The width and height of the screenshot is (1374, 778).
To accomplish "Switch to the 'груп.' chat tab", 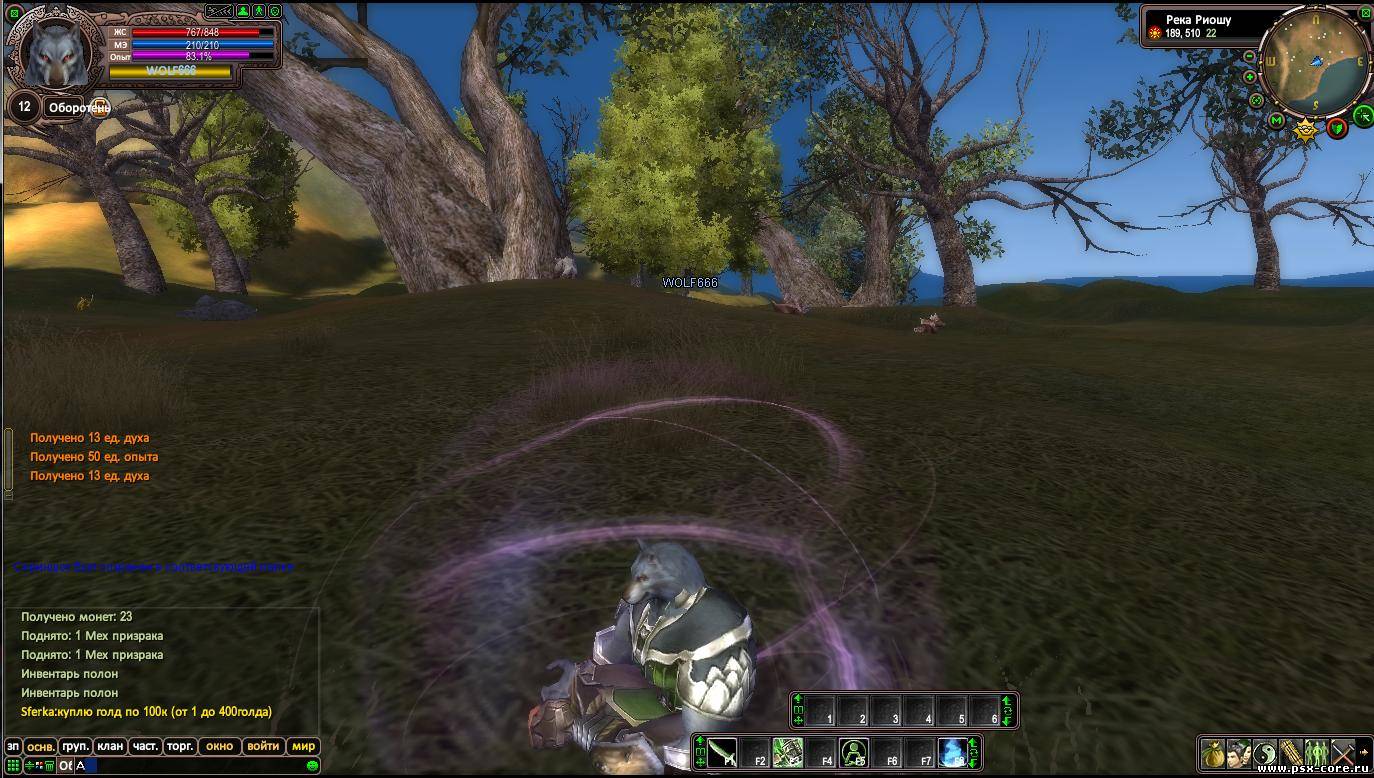I will (76, 746).
